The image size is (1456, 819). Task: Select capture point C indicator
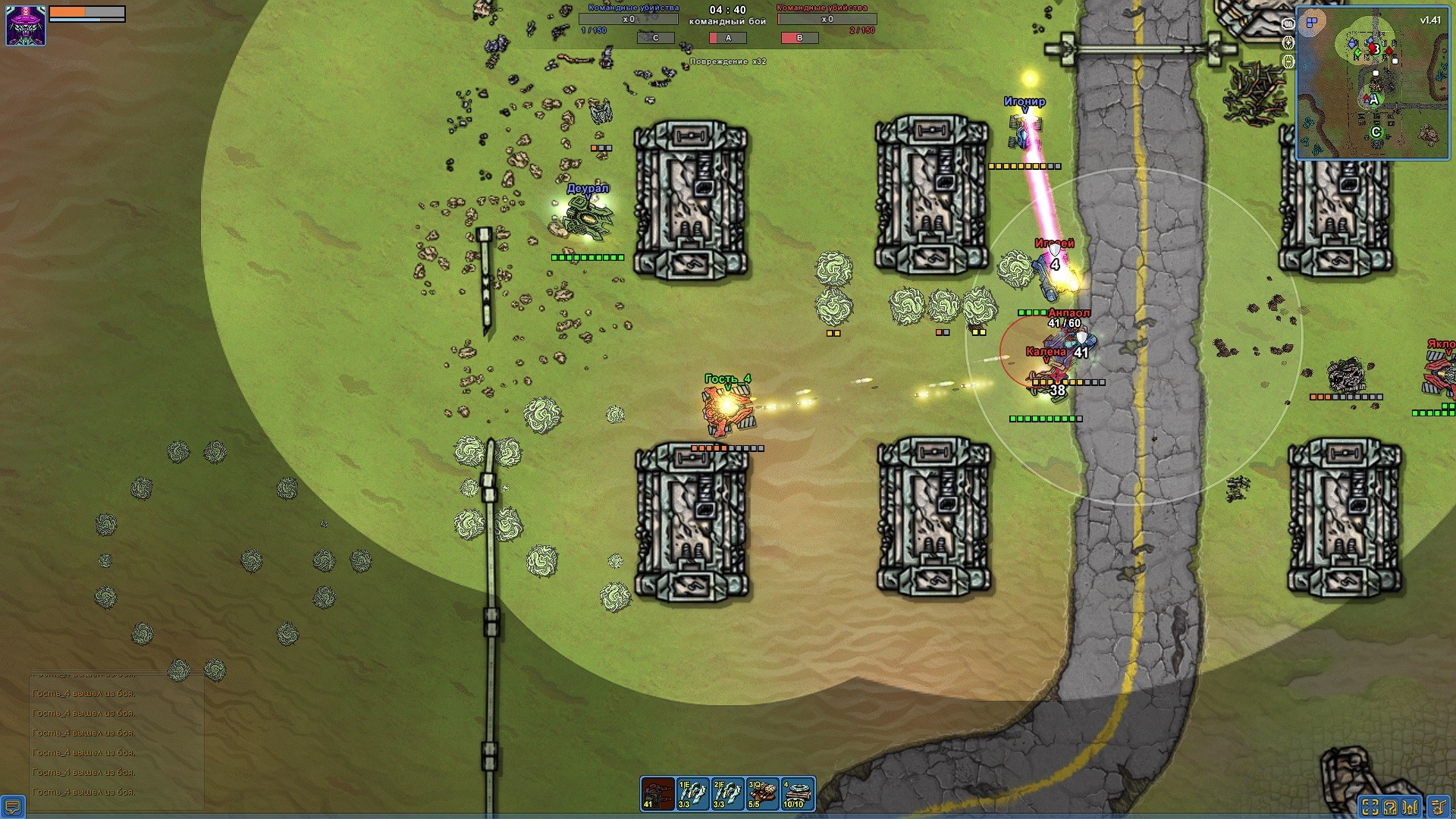click(656, 38)
